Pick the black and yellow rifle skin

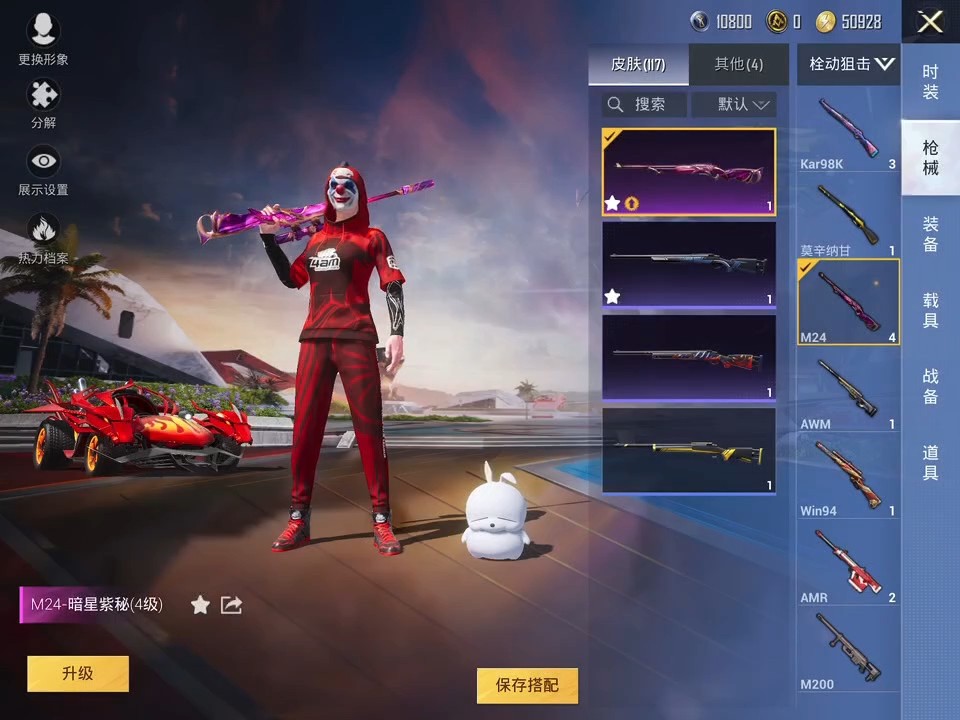pos(689,450)
